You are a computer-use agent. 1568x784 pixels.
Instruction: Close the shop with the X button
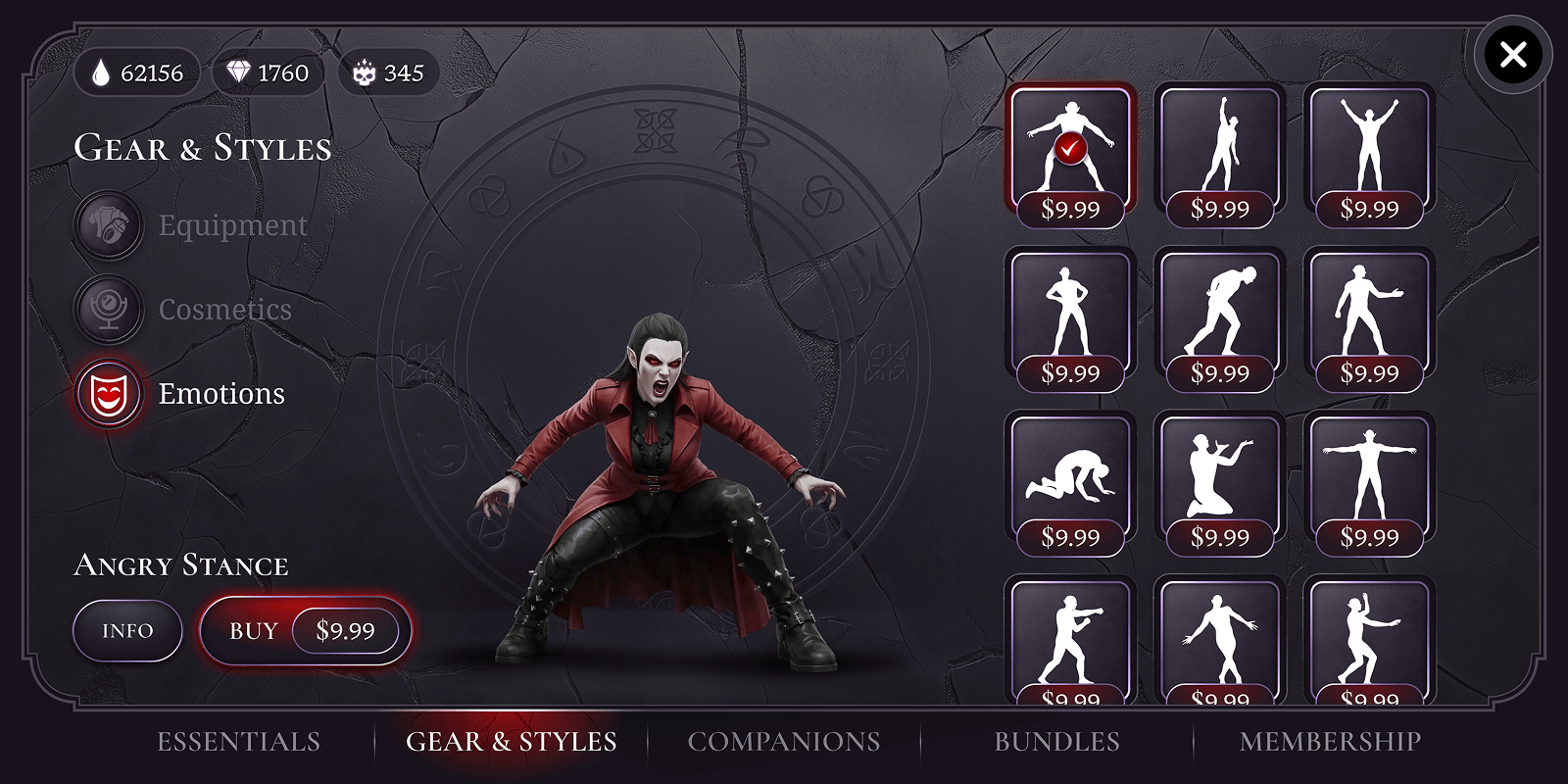pos(1512,55)
